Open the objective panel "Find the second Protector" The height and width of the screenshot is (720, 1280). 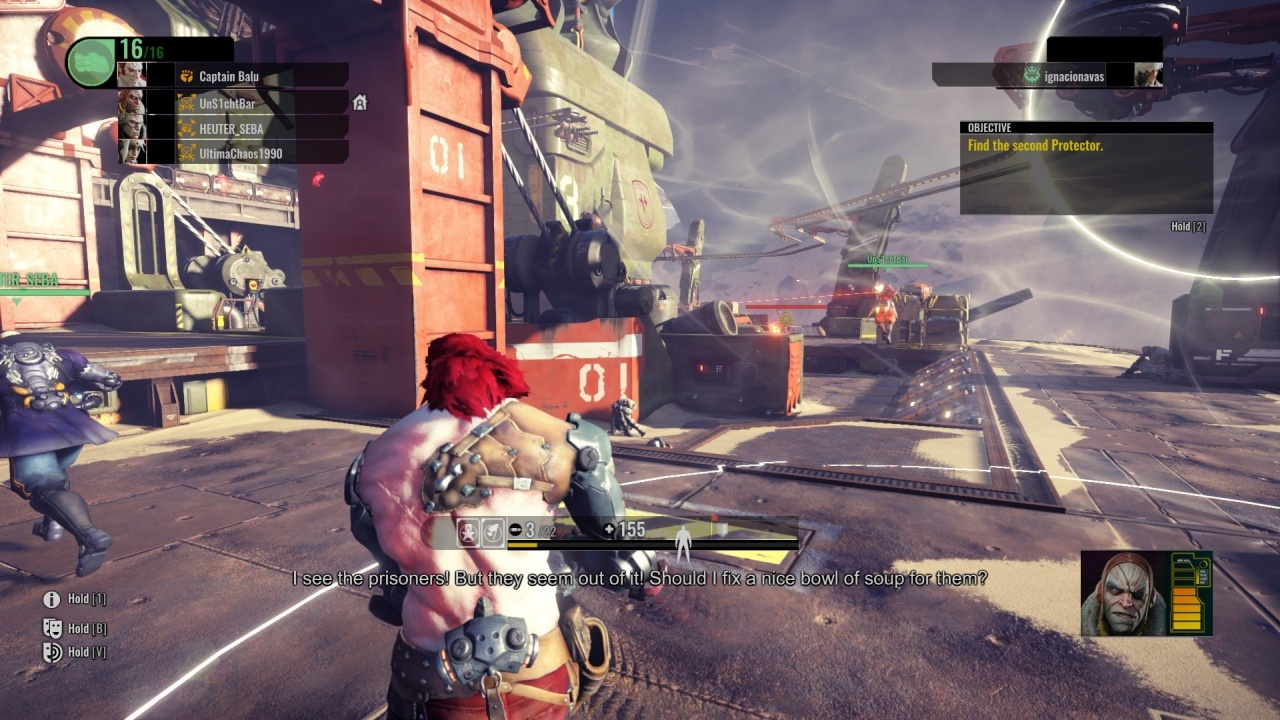coord(1086,167)
